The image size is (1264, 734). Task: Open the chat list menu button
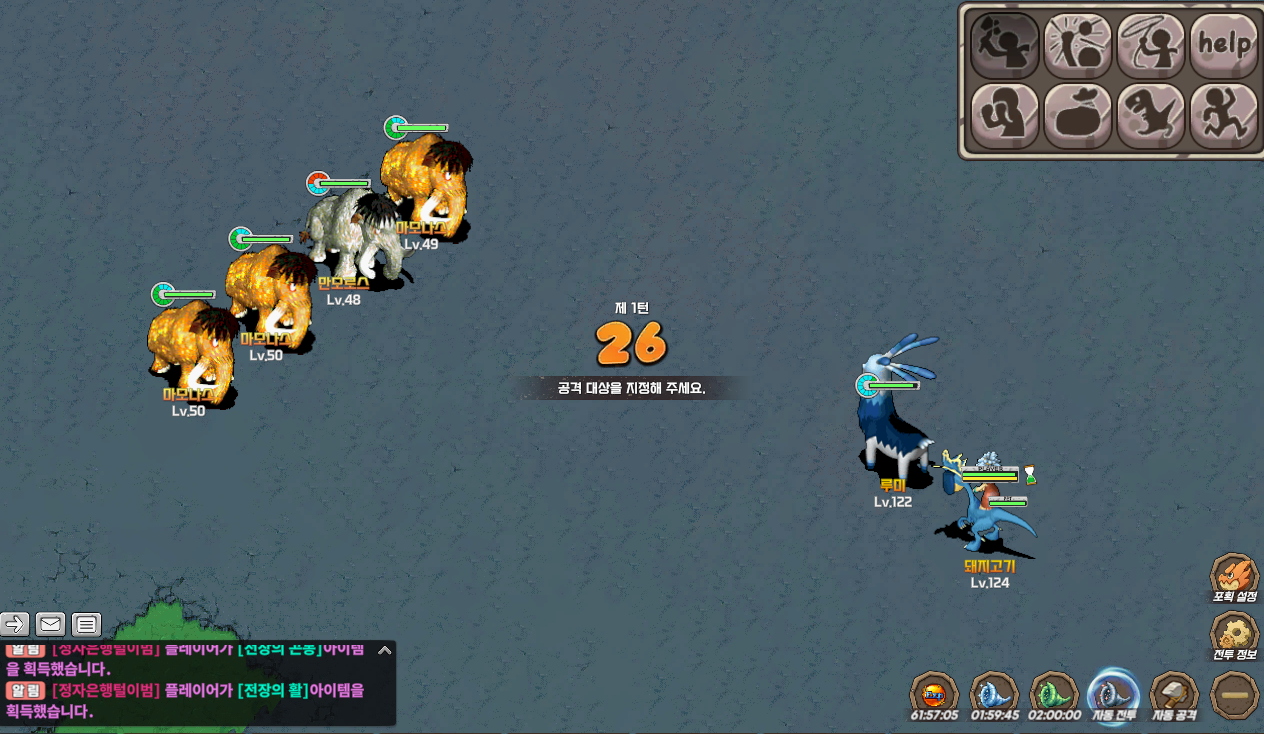(87, 625)
